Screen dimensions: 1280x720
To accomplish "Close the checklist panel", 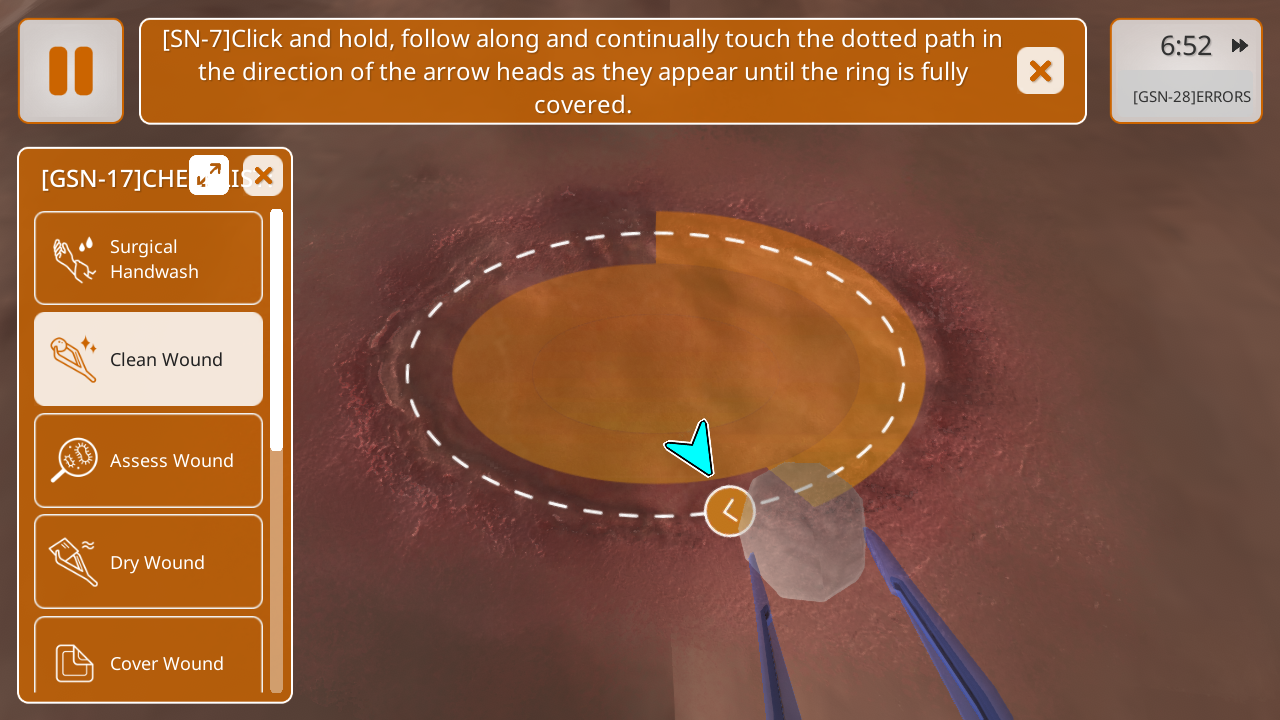I will pyautogui.click(x=263, y=175).
